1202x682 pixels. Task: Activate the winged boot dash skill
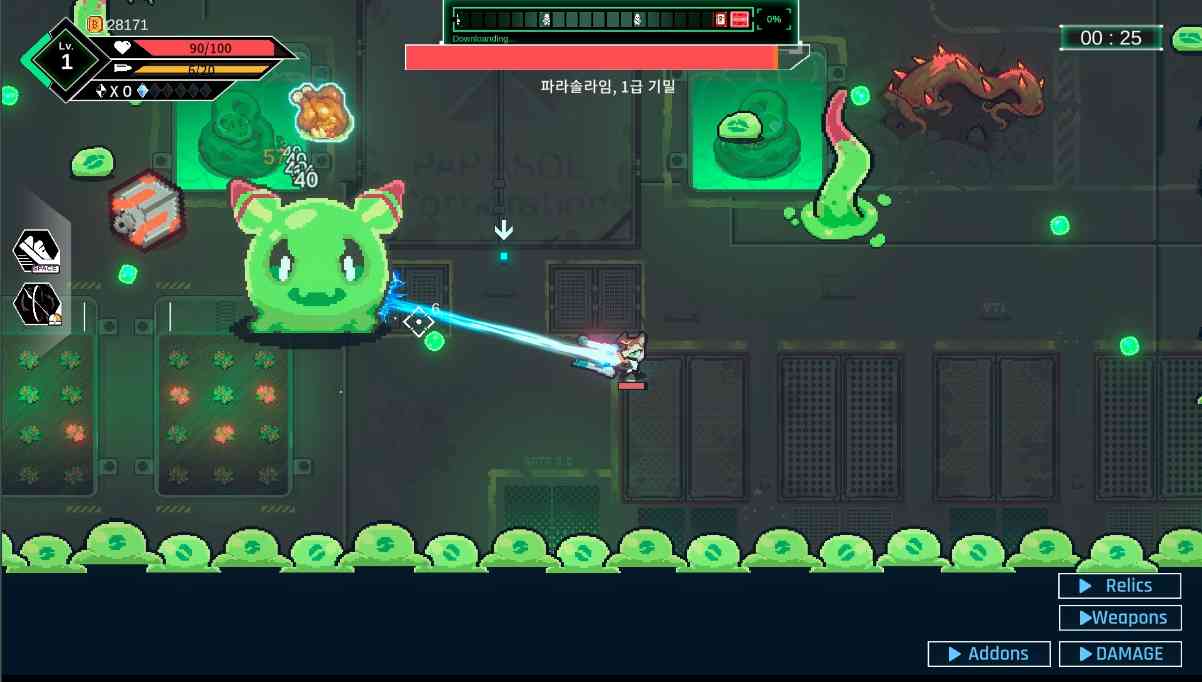pyautogui.click(x=36, y=252)
